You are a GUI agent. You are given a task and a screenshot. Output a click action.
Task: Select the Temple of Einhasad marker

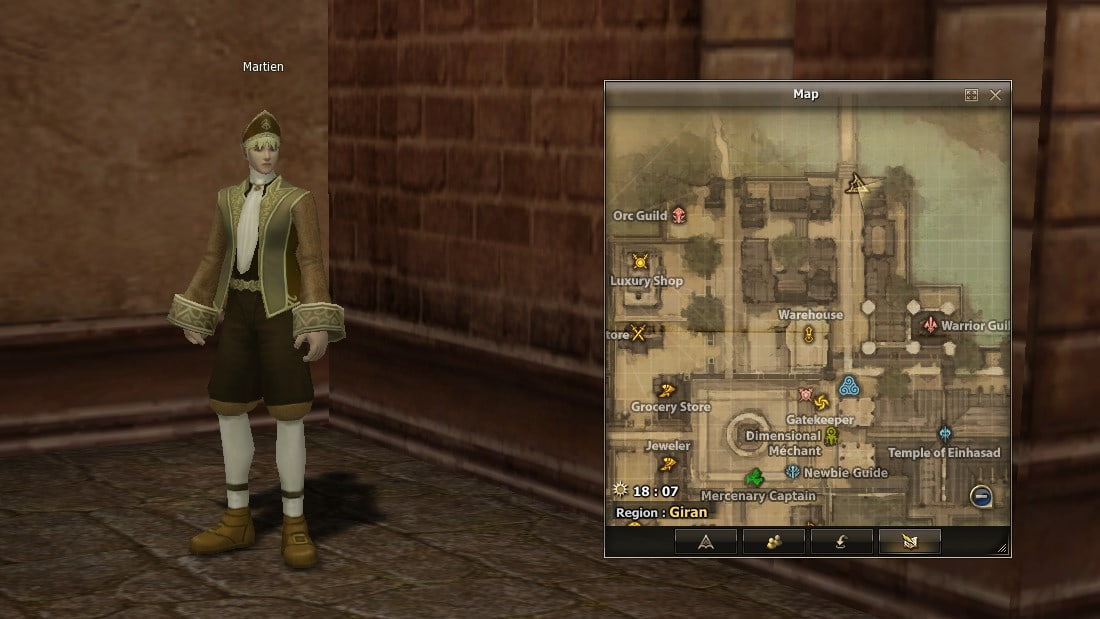pyautogui.click(x=945, y=434)
